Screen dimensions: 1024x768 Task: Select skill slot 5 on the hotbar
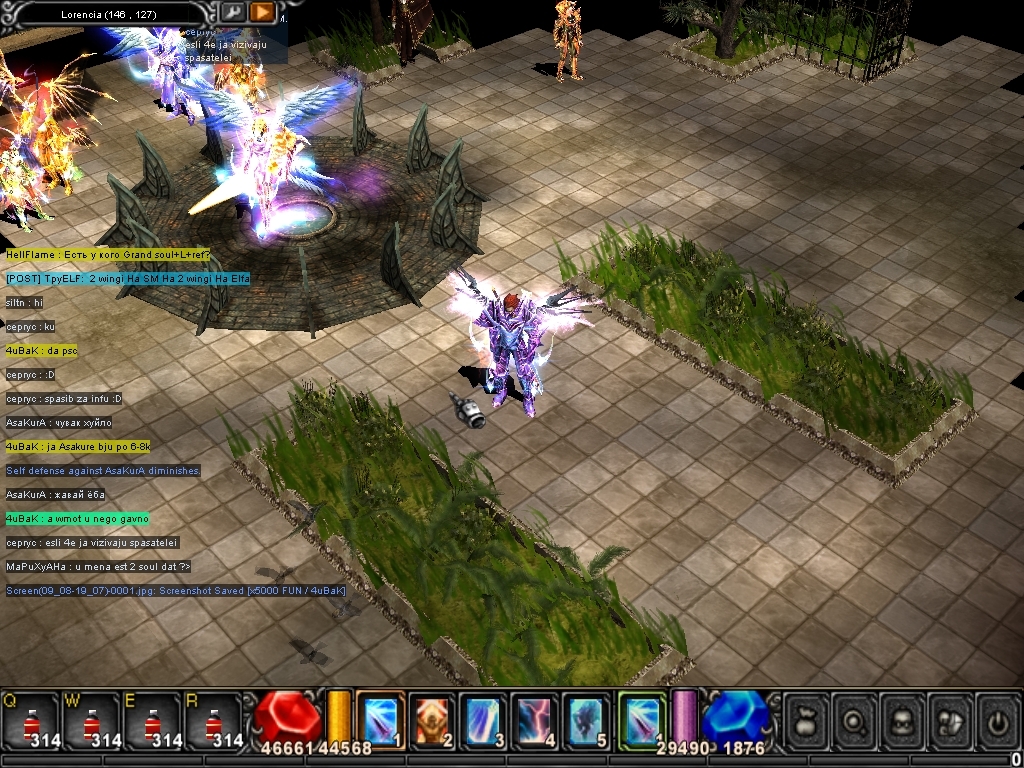tap(587, 720)
